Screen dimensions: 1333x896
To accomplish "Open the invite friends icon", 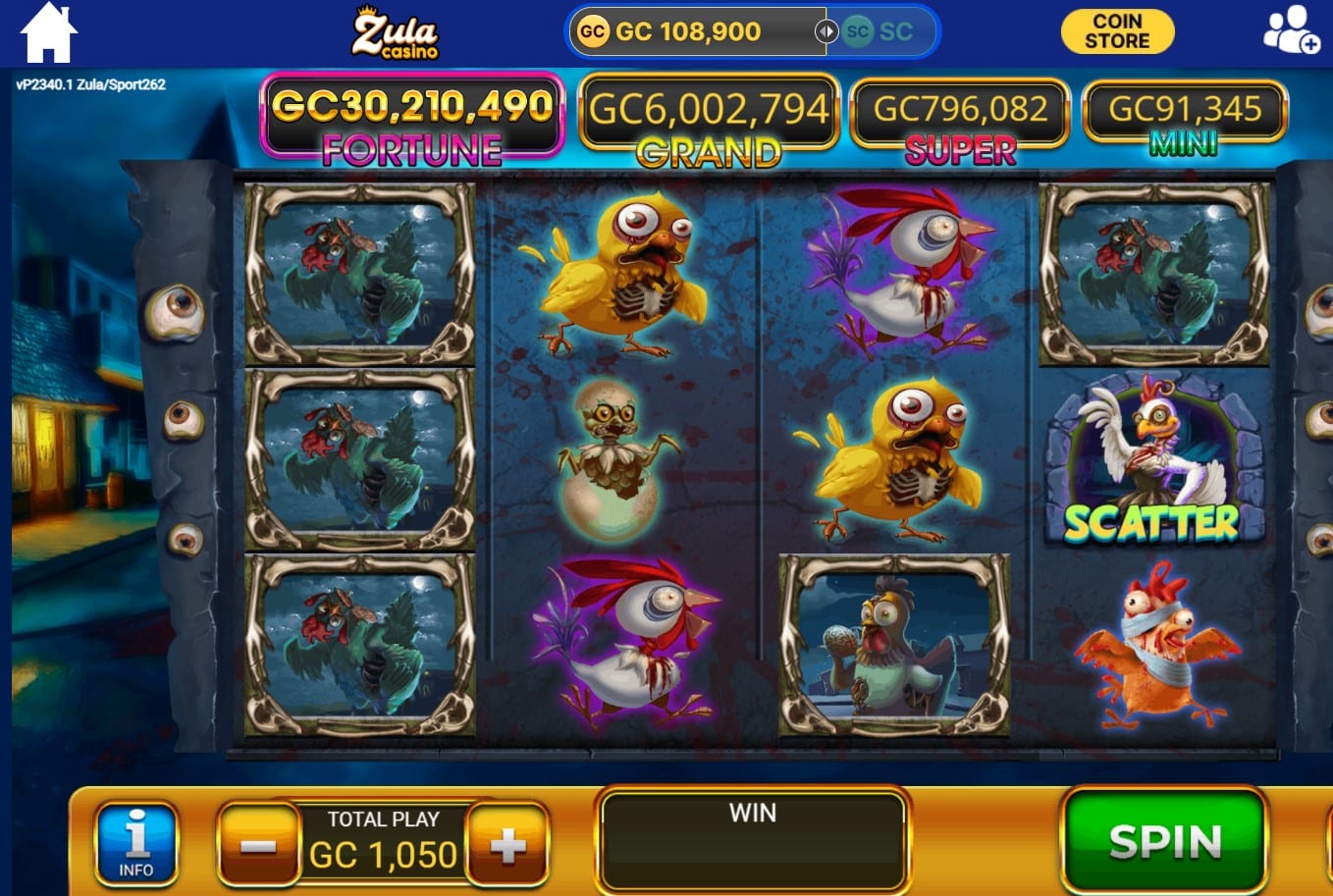I will click(x=1290, y=30).
